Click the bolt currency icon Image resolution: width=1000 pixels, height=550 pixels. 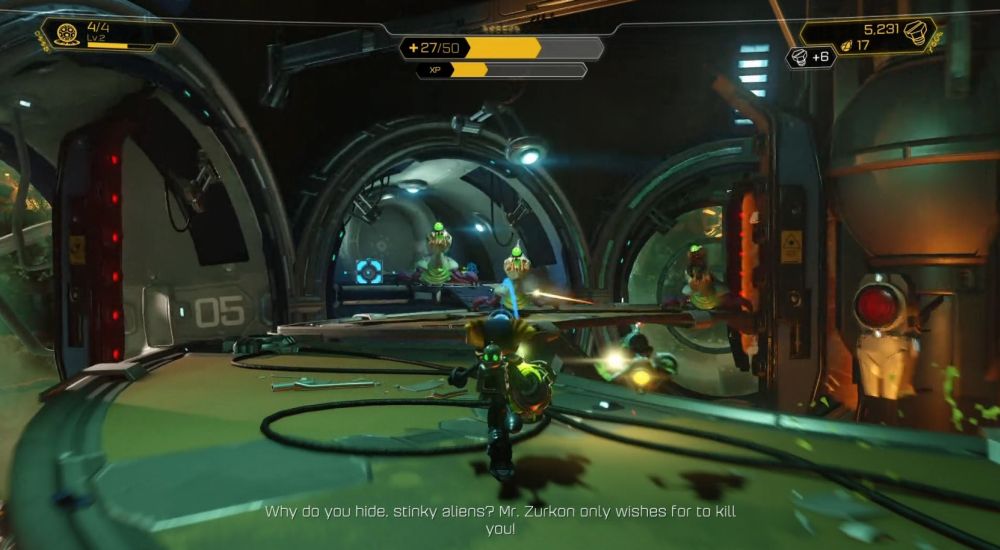[x=917, y=34]
